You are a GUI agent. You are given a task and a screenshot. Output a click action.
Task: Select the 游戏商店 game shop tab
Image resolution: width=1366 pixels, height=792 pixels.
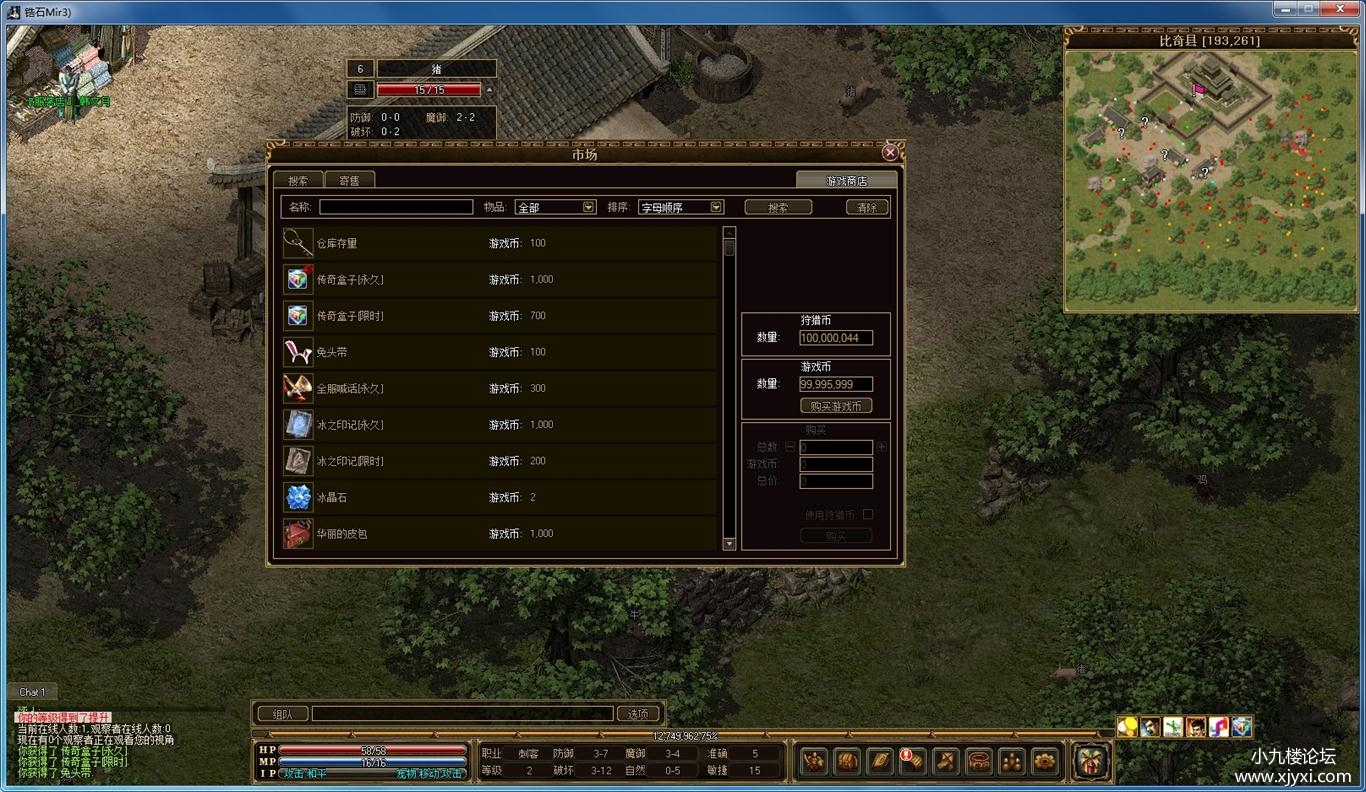tap(846, 180)
